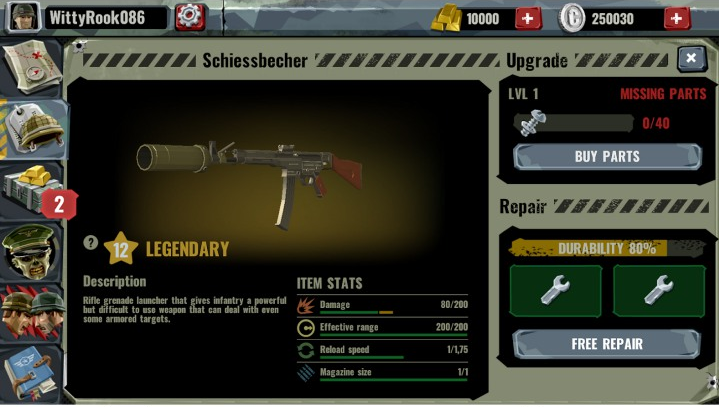The height and width of the screenshot is (407, 719).
Task: Close the Schiessbecher upgrade panel
Action: pos(691,59)
